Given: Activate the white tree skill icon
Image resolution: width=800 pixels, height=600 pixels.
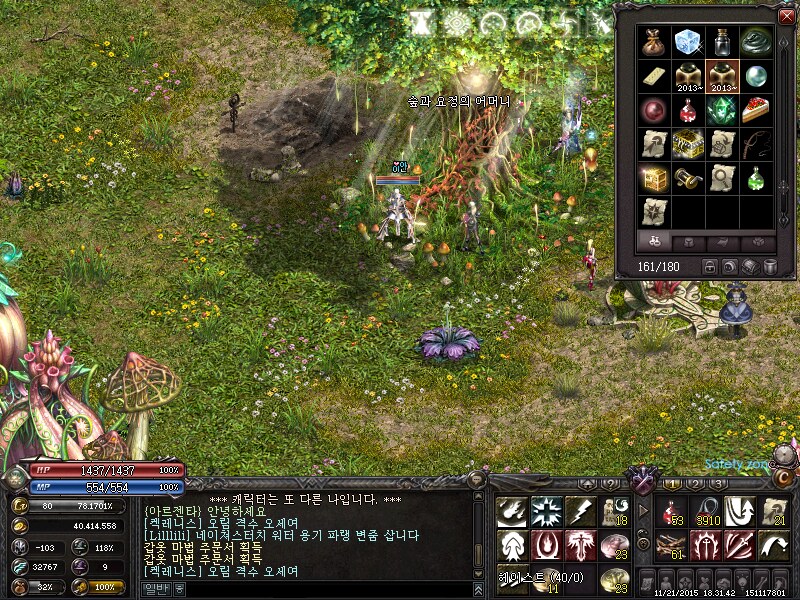Looking at the screenshot, I should tap(512, 546).
